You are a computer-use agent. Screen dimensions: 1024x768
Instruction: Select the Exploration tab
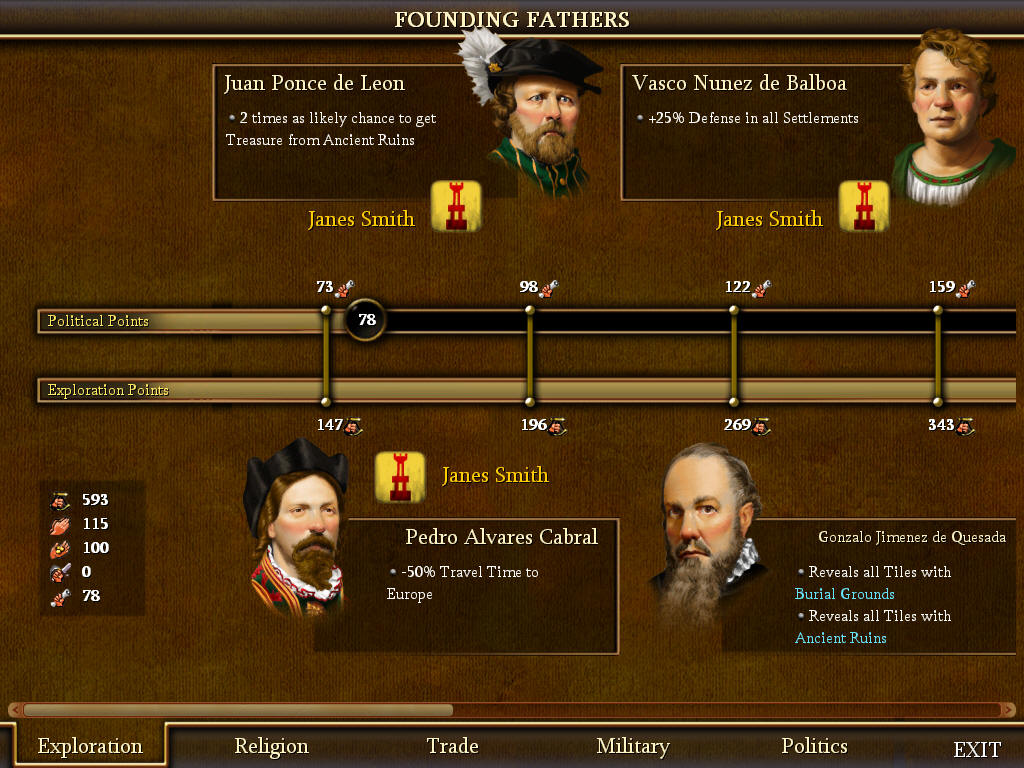pos(90,746)
